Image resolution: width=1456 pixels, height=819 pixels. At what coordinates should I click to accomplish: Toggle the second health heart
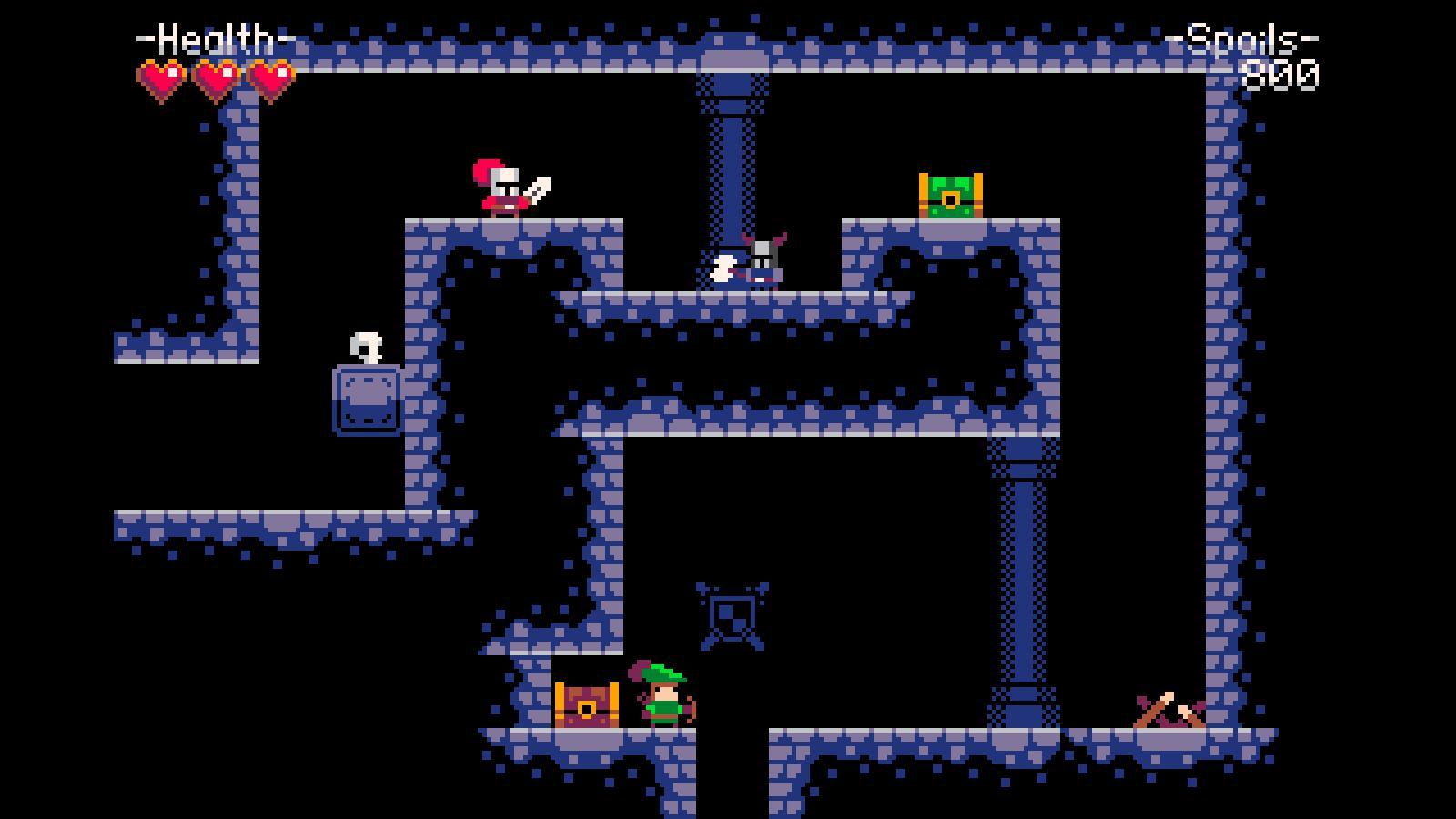pos(216,77)
